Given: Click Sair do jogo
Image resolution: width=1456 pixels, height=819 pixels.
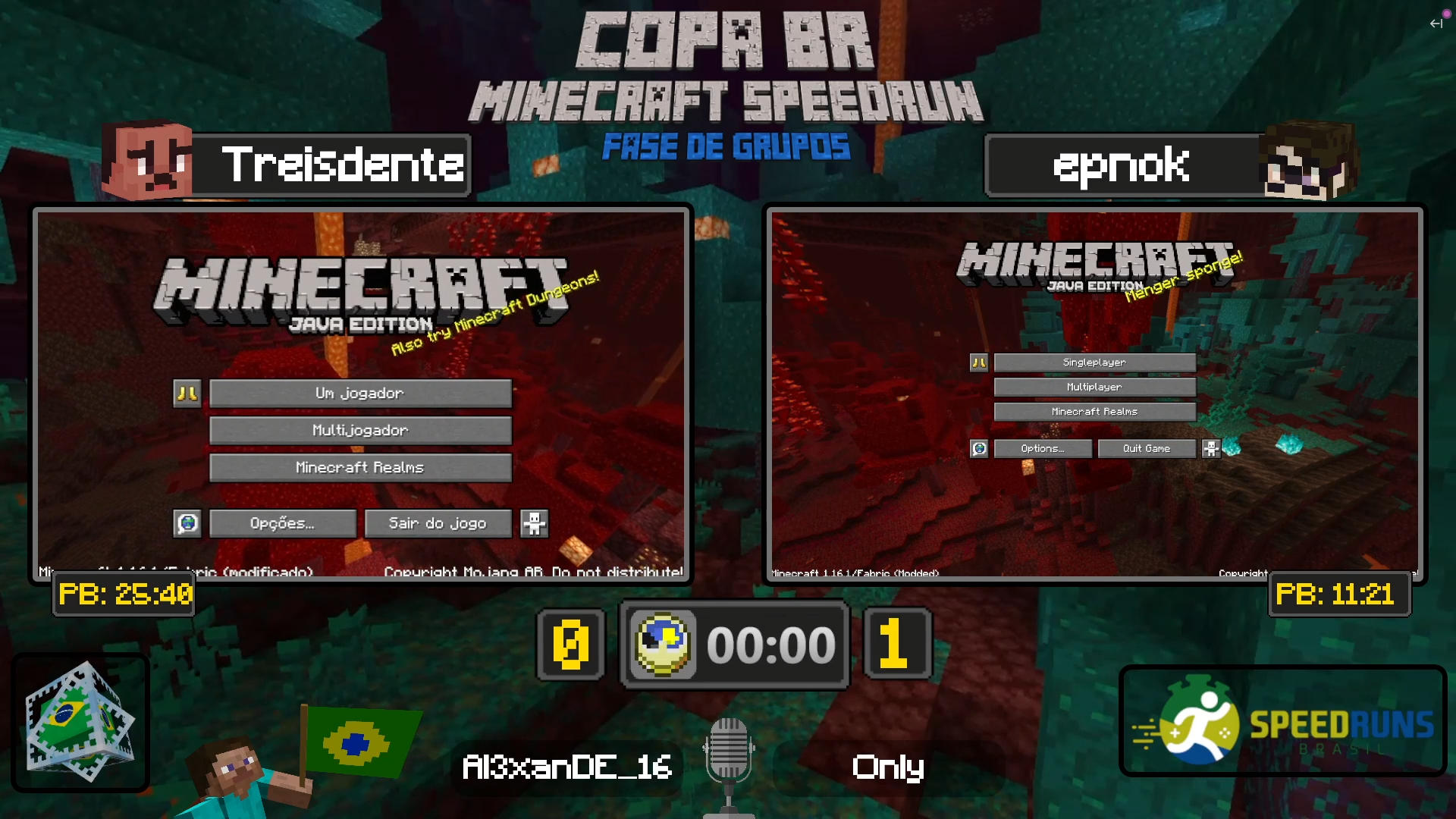Looking at the screenshot, I should 438,522.
